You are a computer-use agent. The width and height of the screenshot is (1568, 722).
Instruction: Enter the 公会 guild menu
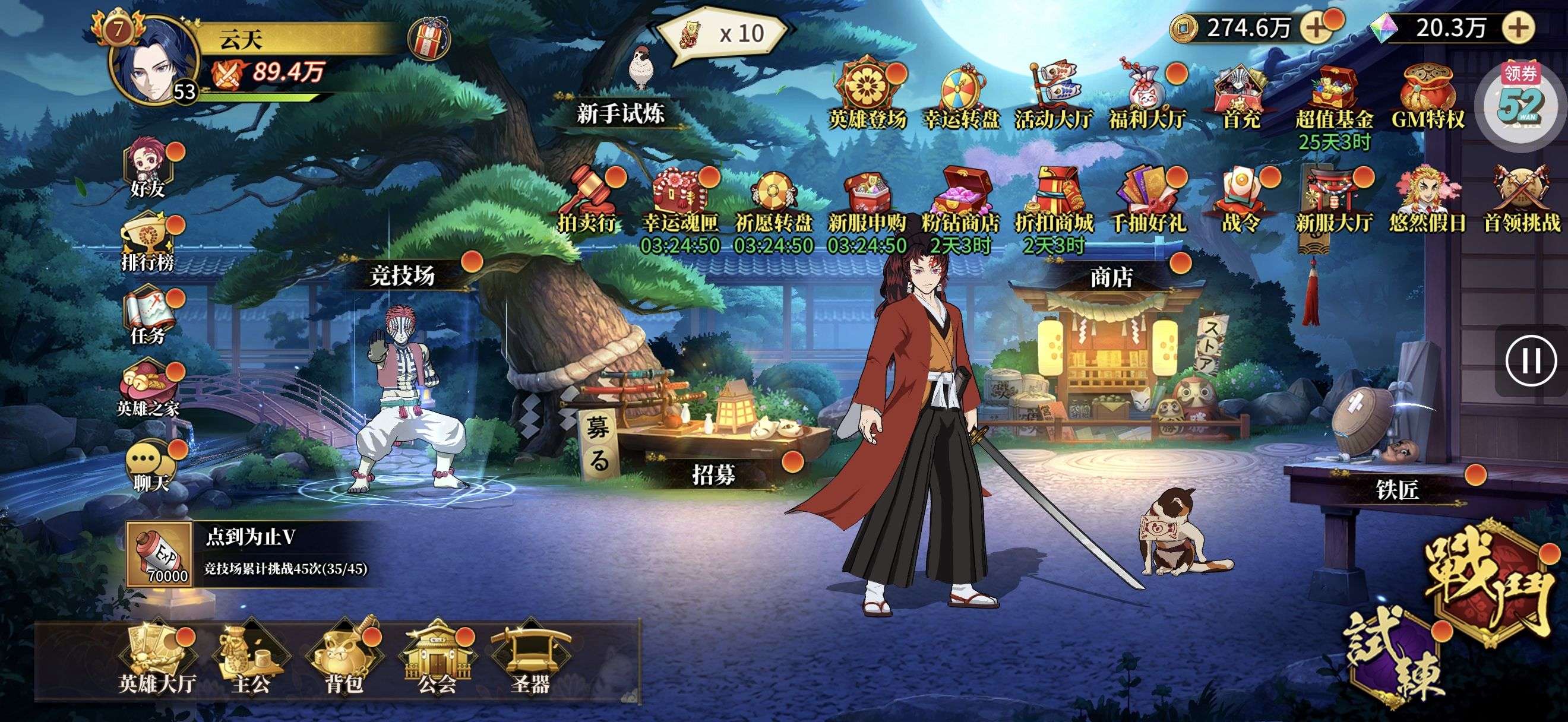437,658
